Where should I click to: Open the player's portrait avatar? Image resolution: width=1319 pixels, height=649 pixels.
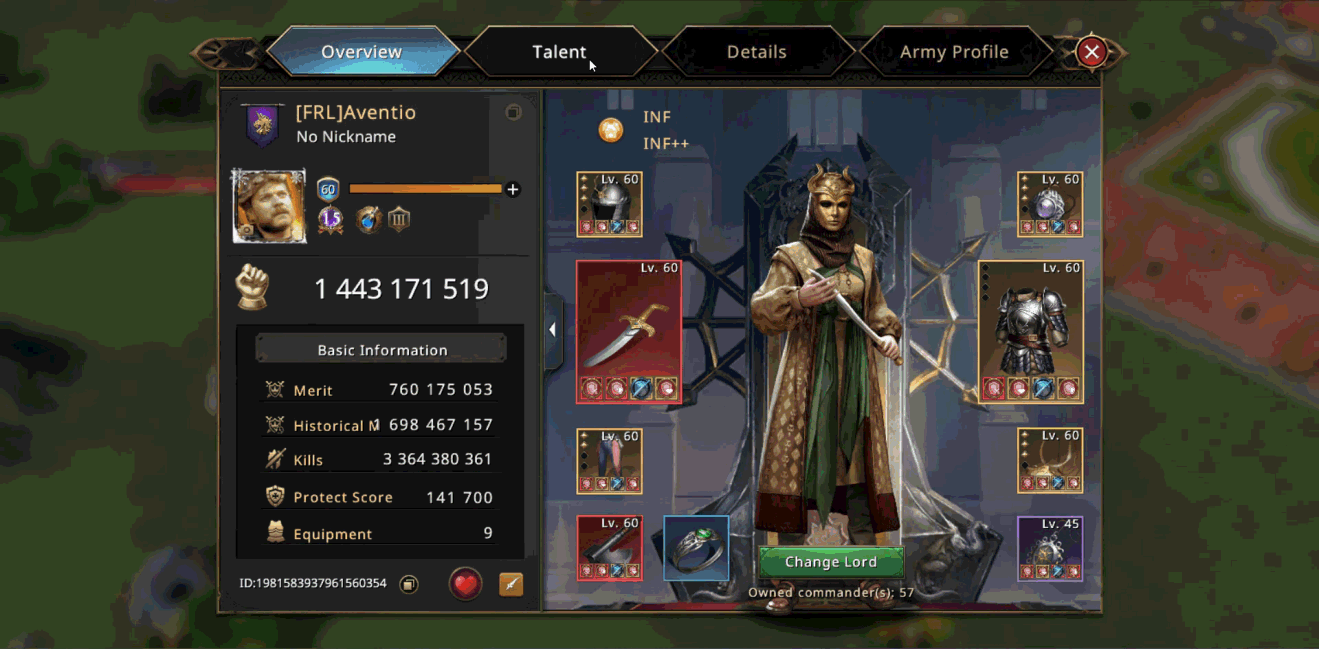click(x=269, y=206)
